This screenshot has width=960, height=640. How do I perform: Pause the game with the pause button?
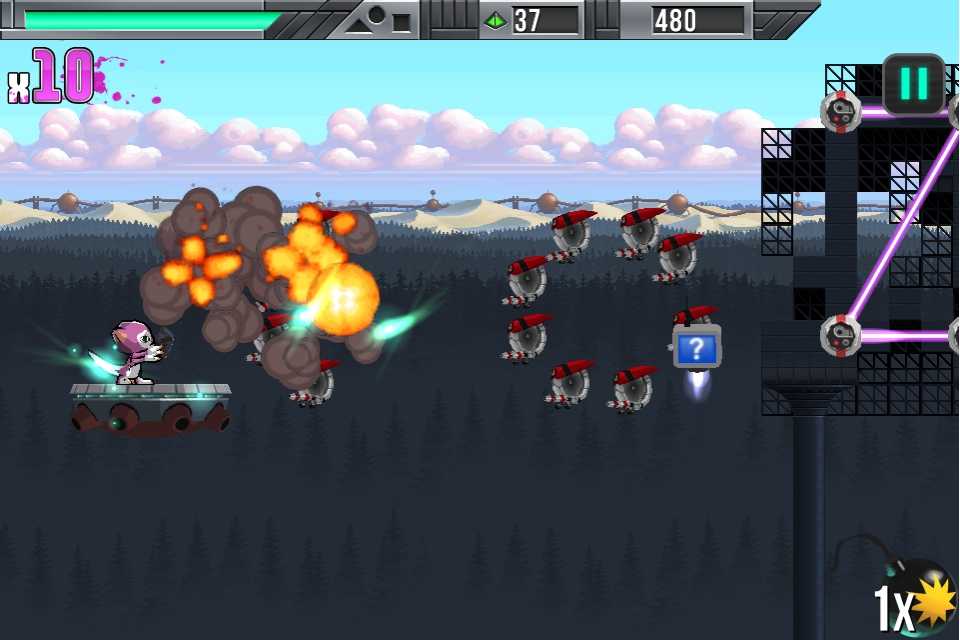point(913,83)
